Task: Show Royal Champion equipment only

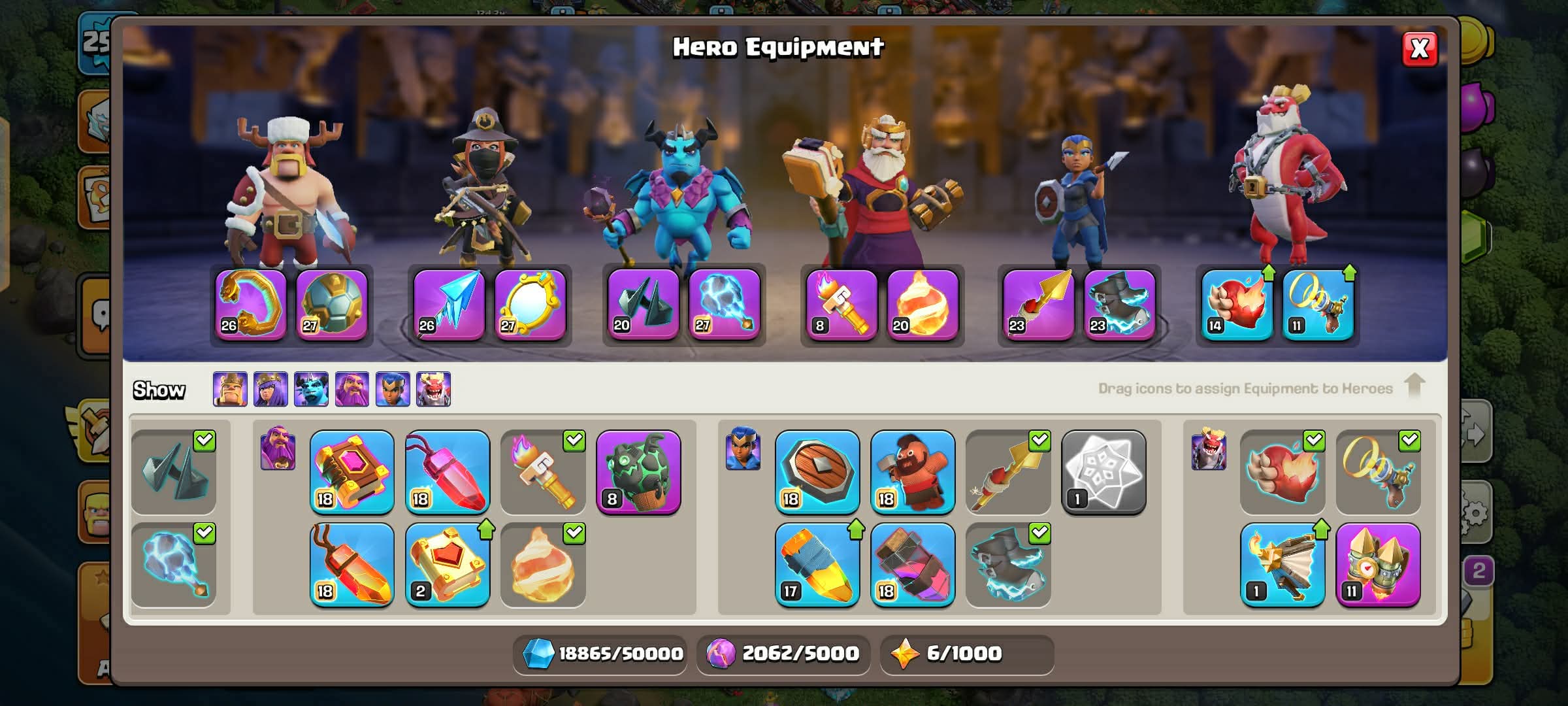Action: (393, 390)
